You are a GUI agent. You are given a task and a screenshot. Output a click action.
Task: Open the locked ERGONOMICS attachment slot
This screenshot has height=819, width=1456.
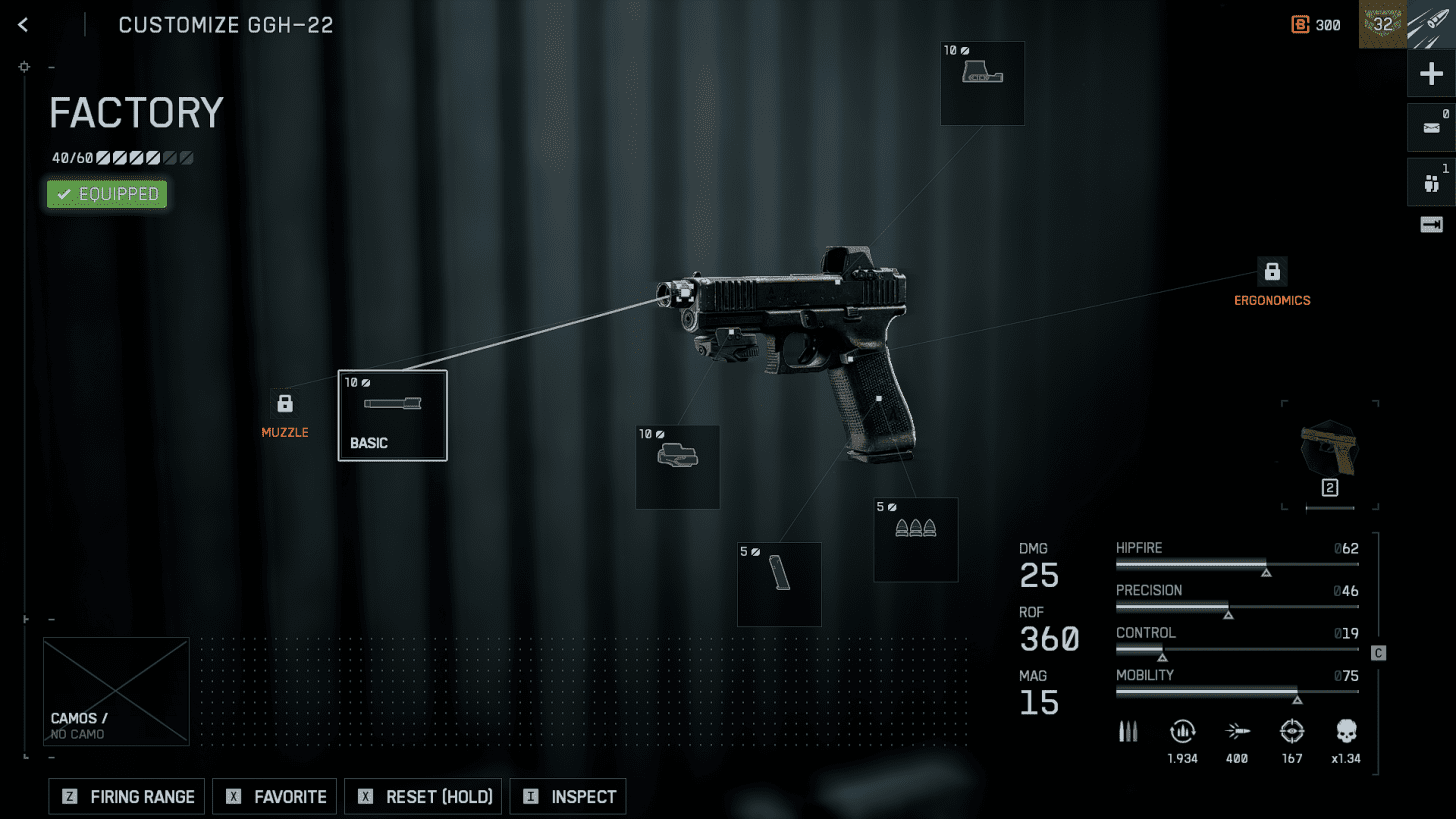coord(1272,270)
